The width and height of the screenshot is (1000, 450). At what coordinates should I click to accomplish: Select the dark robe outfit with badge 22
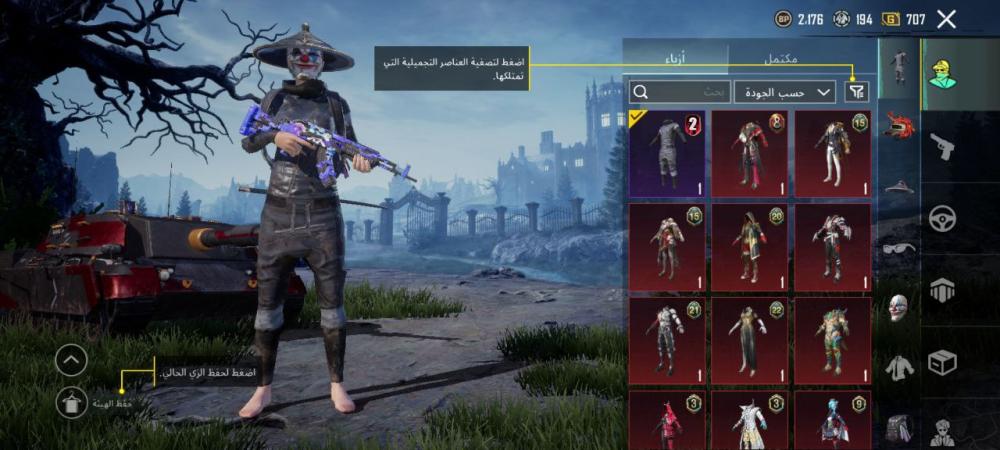(749, 340)
